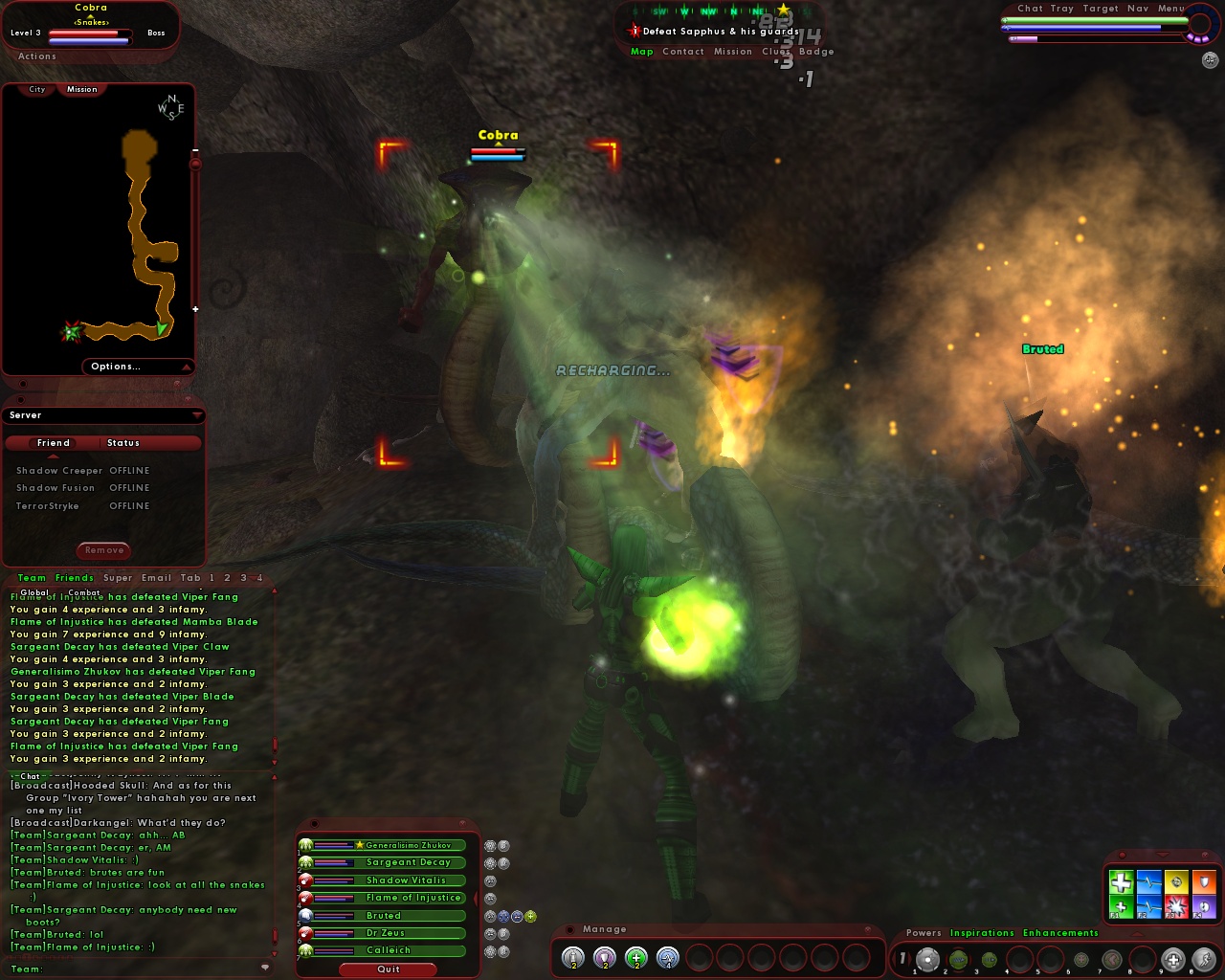This screenshot has width=1225, height=980.
Task: Open the Menu item on the top-right bar
Action: pyautogui.click(x=1171, y=9)
